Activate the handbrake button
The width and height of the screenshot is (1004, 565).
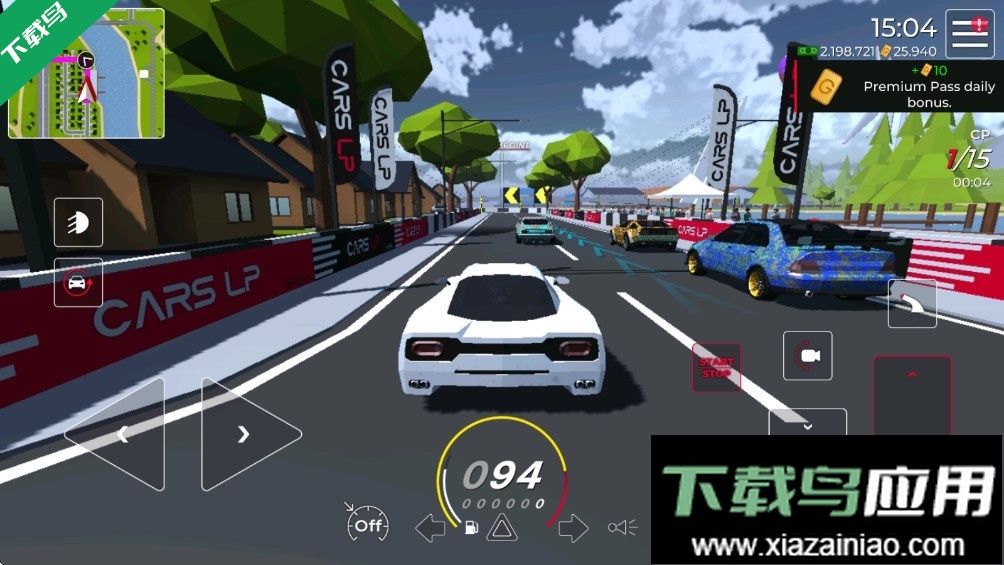(912, 304)
